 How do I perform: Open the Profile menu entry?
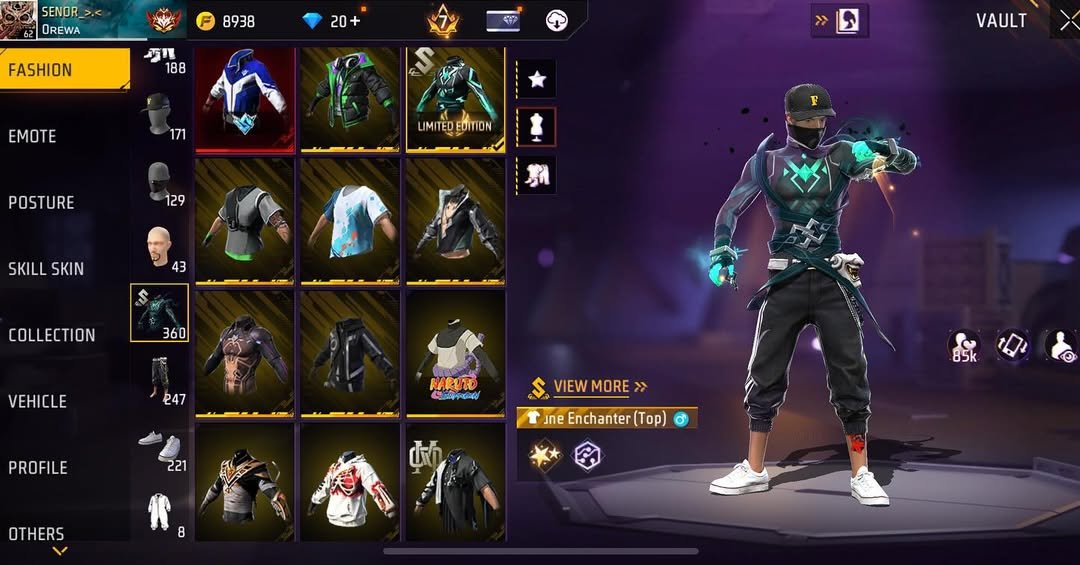(x=38, y=467)
